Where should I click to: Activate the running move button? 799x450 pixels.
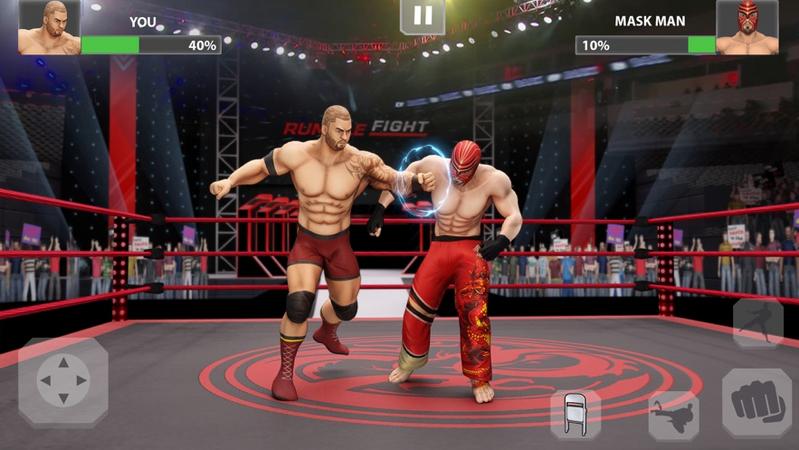pyautogui.click(x=757, y=323)
